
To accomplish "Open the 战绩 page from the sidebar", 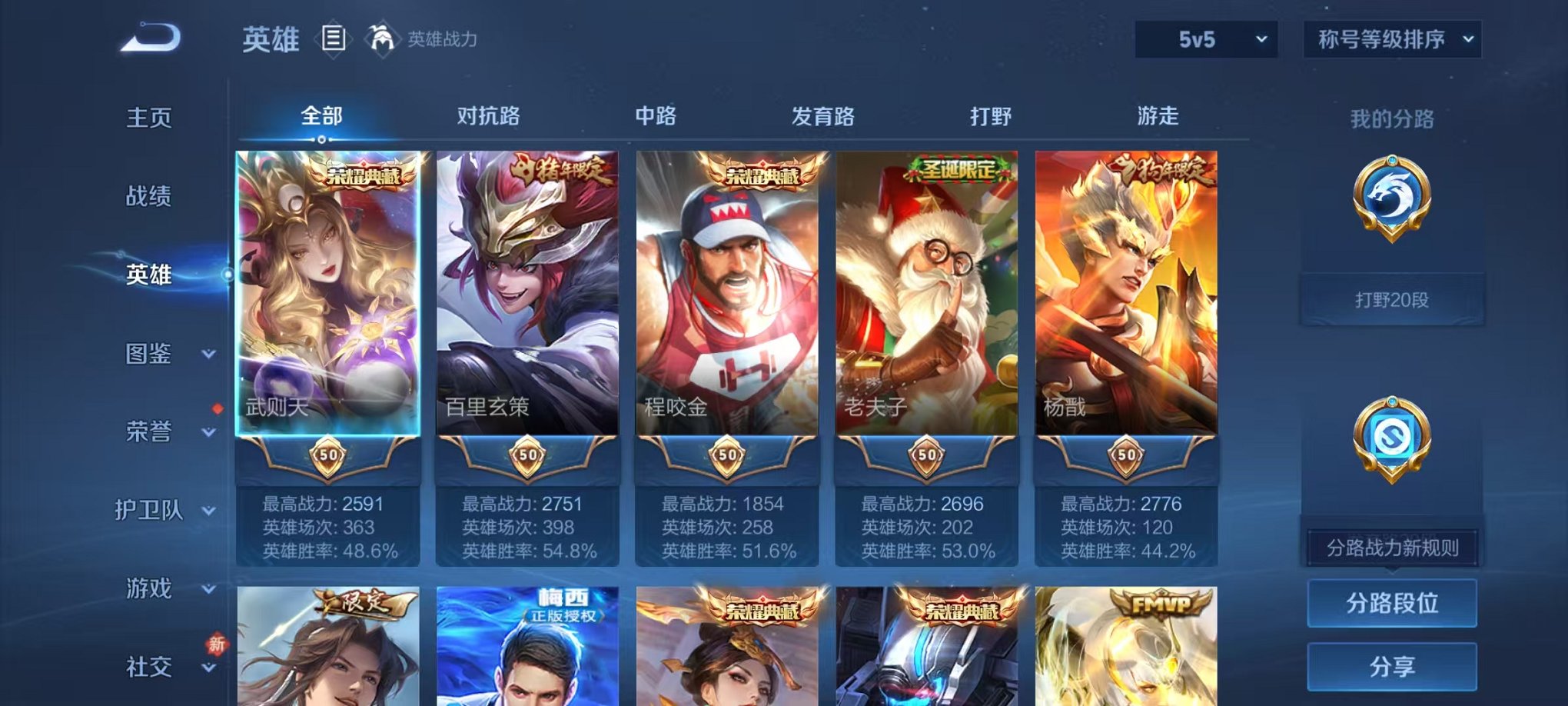I will tap(149, 198).
